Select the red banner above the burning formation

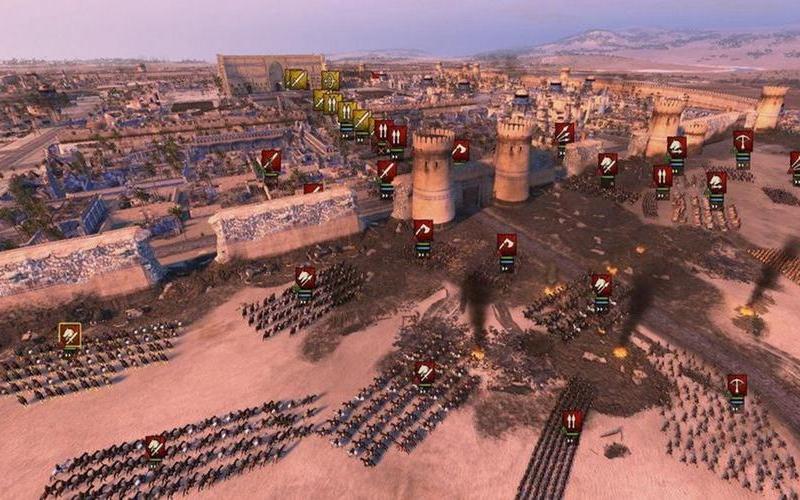pos(601,286)
